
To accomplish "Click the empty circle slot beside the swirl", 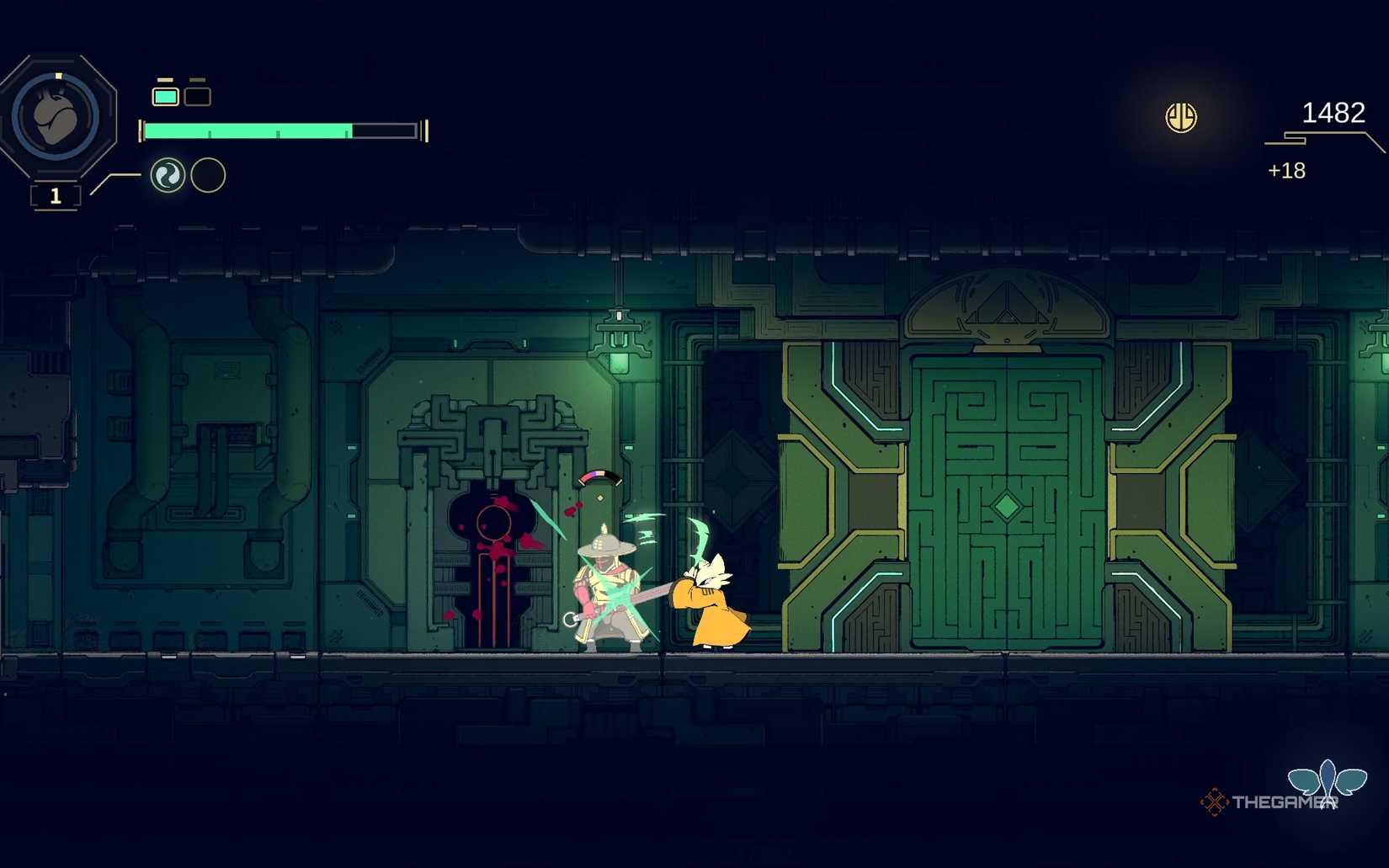I will (x=208, y=175).
